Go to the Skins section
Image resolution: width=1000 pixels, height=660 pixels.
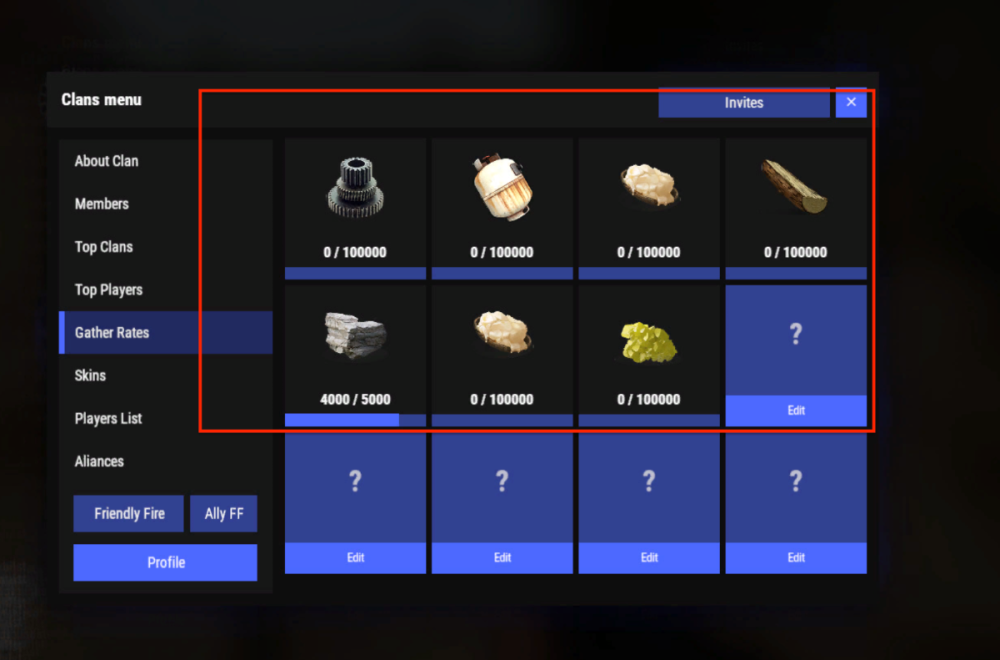pyautogui.click(x=90, y=376)
